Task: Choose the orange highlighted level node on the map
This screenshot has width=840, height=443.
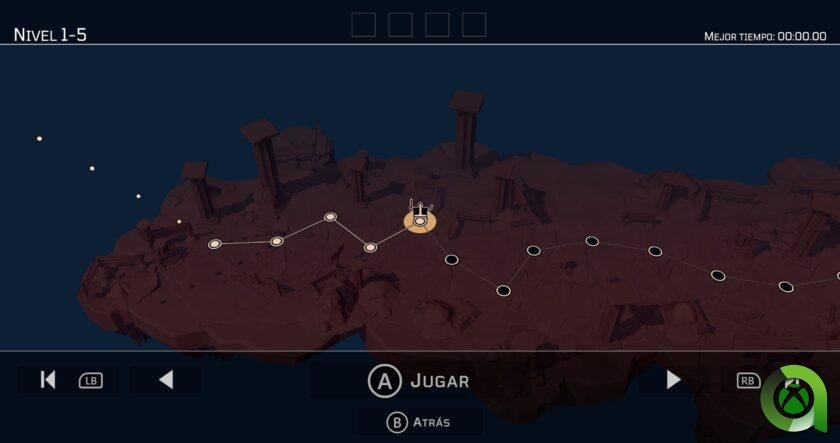Action: 420,220
